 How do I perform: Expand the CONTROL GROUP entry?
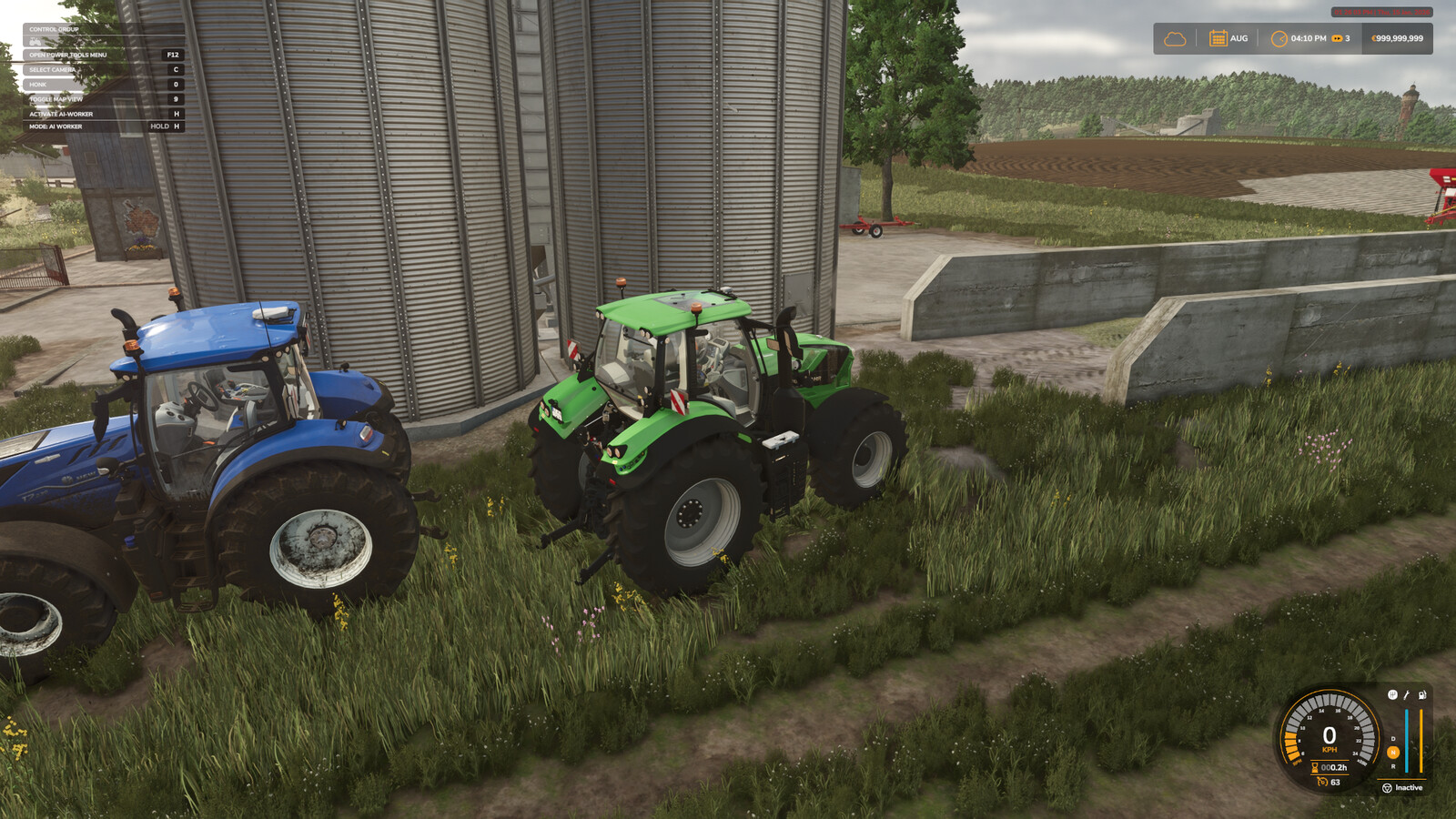click(x=55, y=29)
